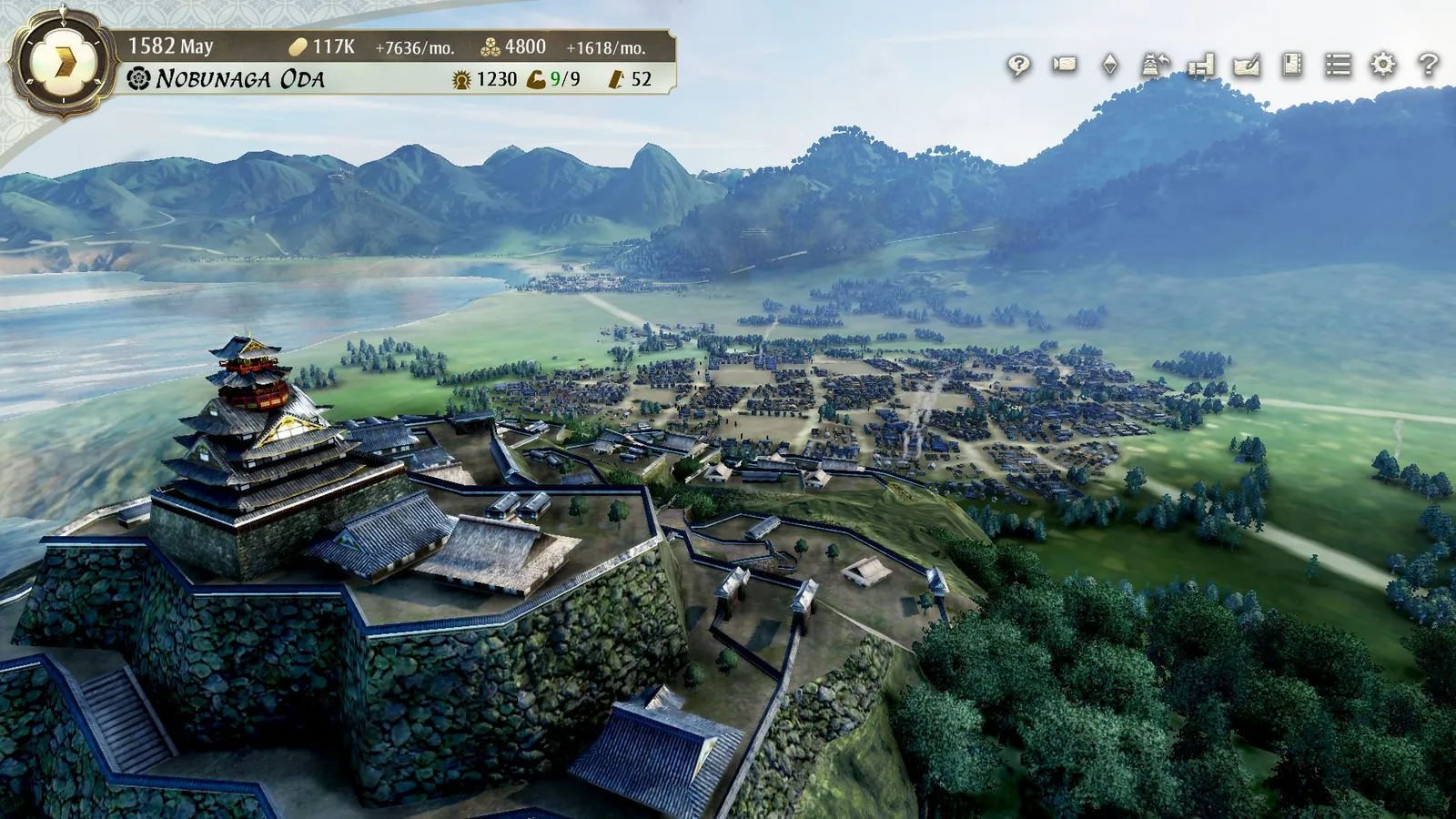
Task: Open the Help question mark icon
Action: coord(1427,66)
